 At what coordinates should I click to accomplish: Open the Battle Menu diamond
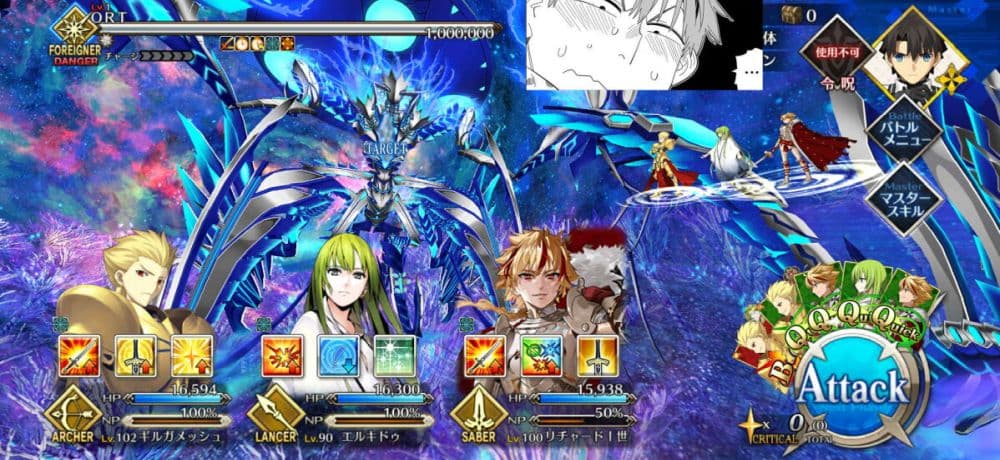pos(908,127)
